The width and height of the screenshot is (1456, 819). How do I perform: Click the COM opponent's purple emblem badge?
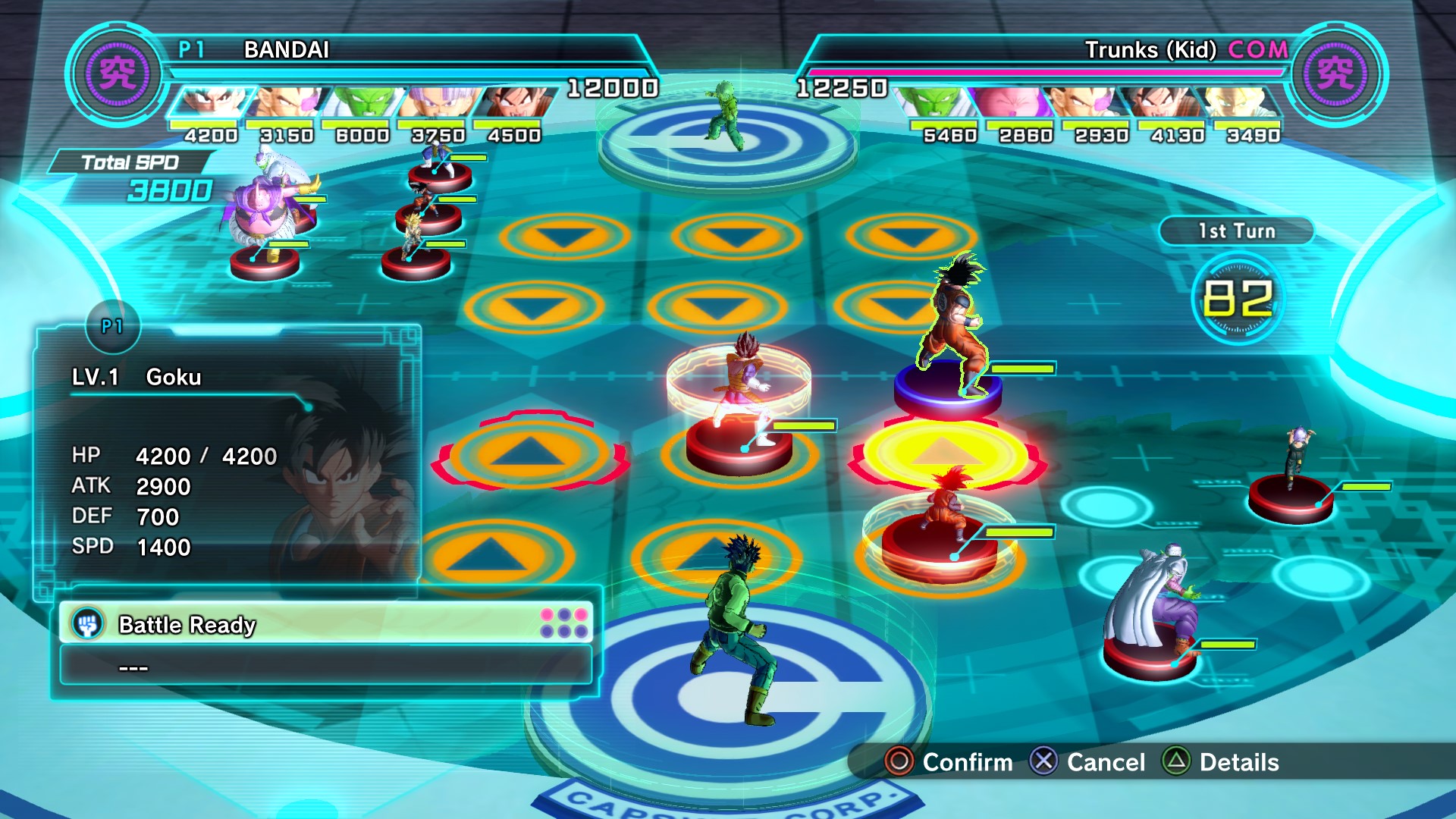pyautogui.click(x=1336, y=74)
